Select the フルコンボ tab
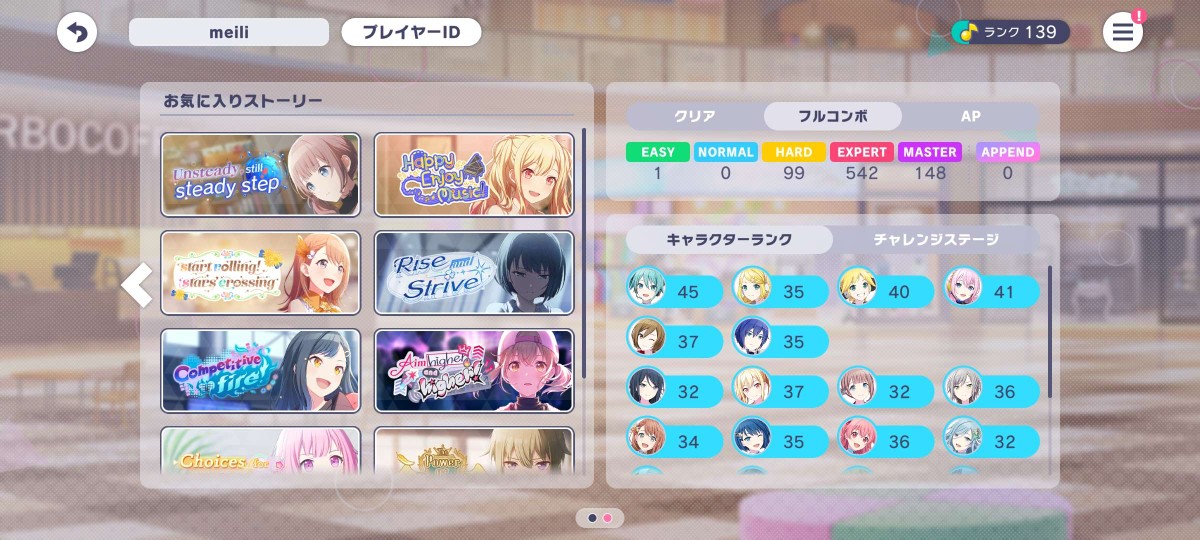Screen dimensions: 1200x540 (832, 116)
